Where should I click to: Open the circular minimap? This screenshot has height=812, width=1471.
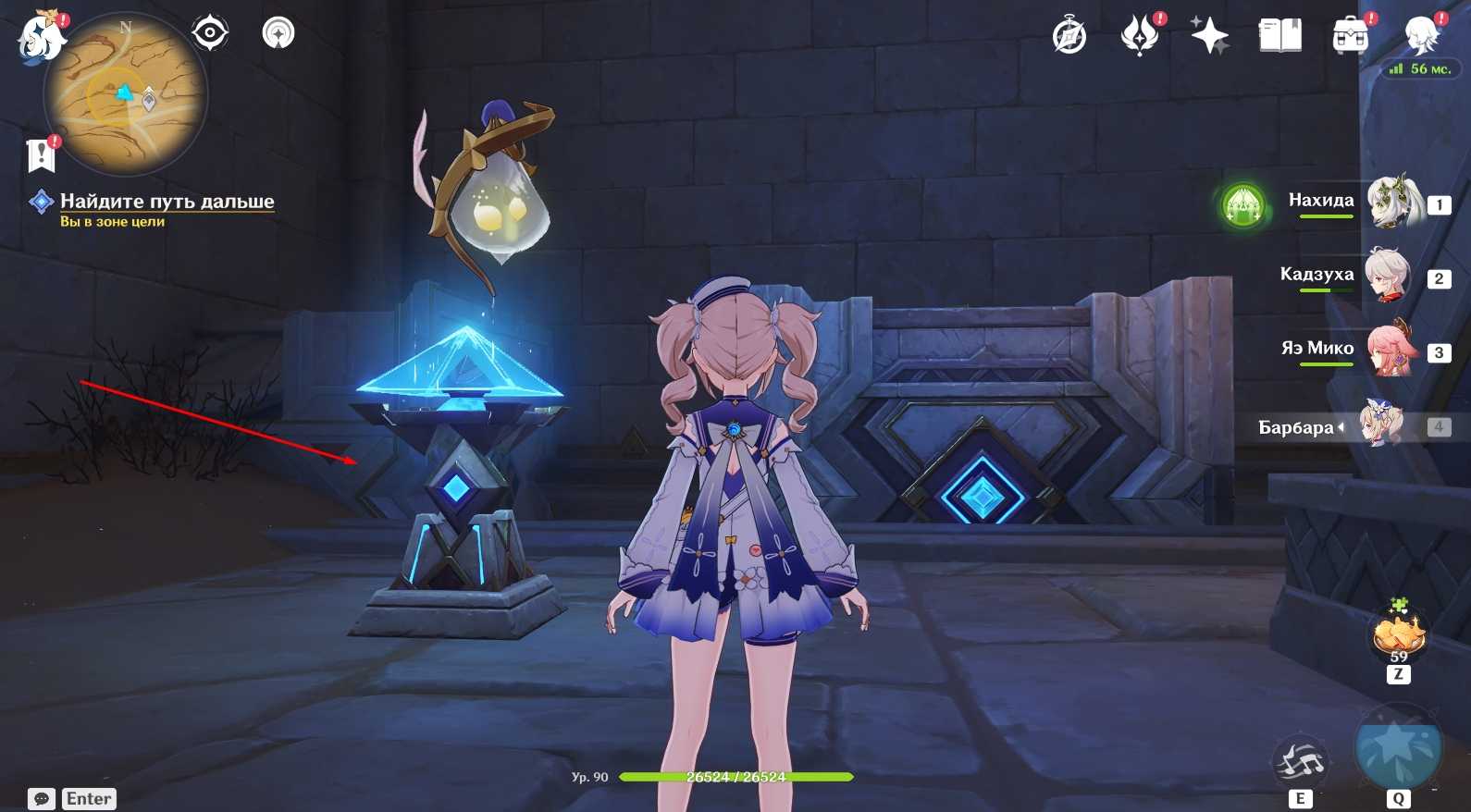(x=126, y=94)
